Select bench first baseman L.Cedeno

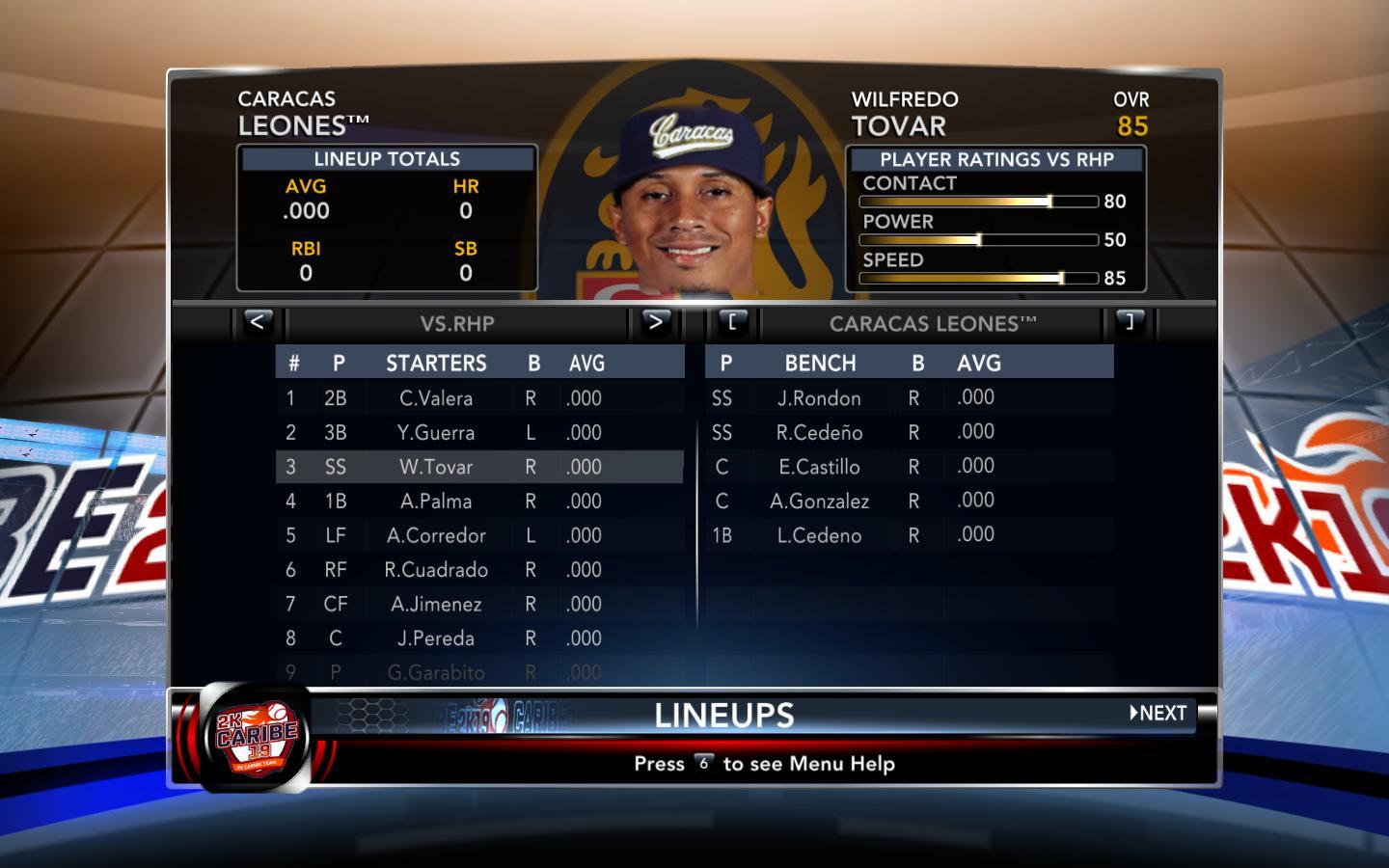[819, 536]
